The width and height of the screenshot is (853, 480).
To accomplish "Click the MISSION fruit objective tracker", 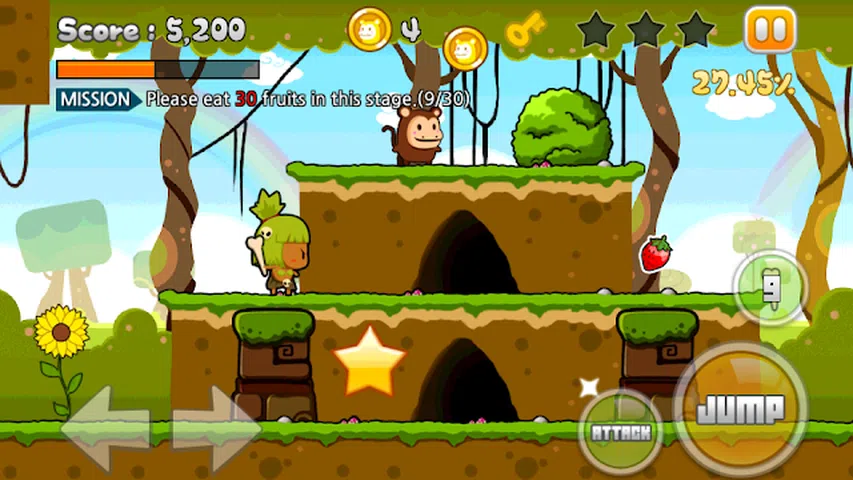I will [x=262, y=99].
